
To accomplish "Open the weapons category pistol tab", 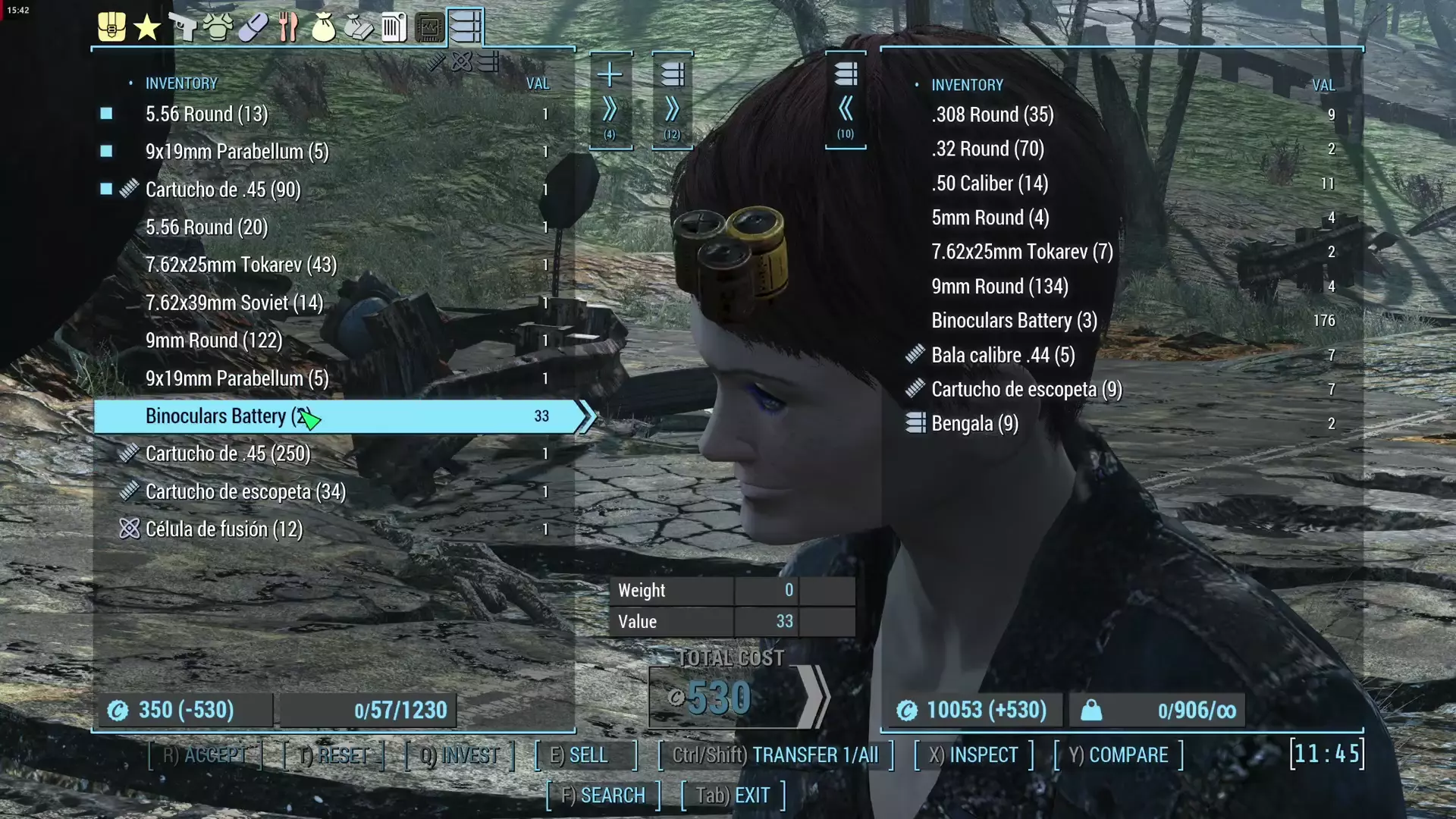I will (x=182, y=27).
